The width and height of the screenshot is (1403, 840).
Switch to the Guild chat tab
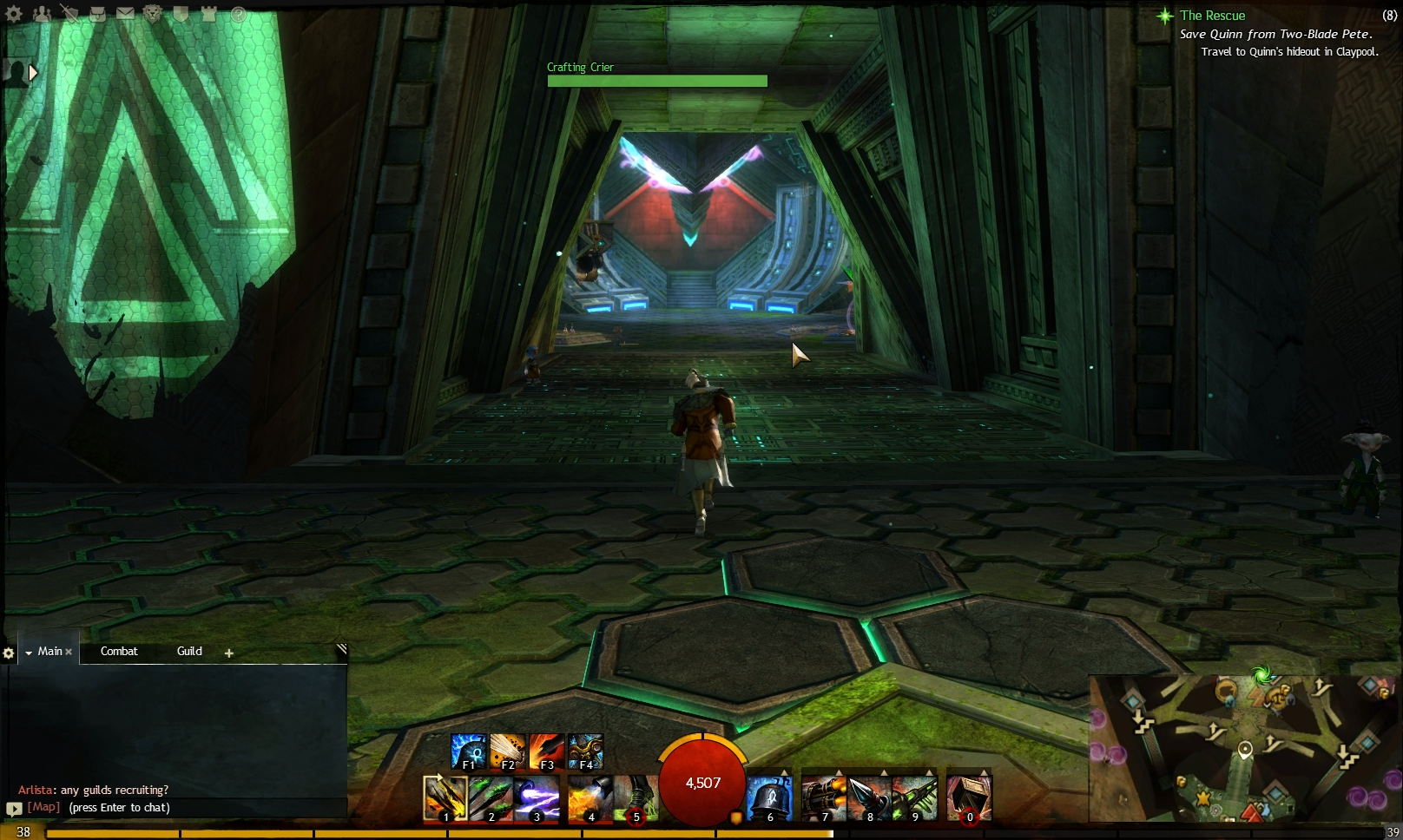click(189, 652)
